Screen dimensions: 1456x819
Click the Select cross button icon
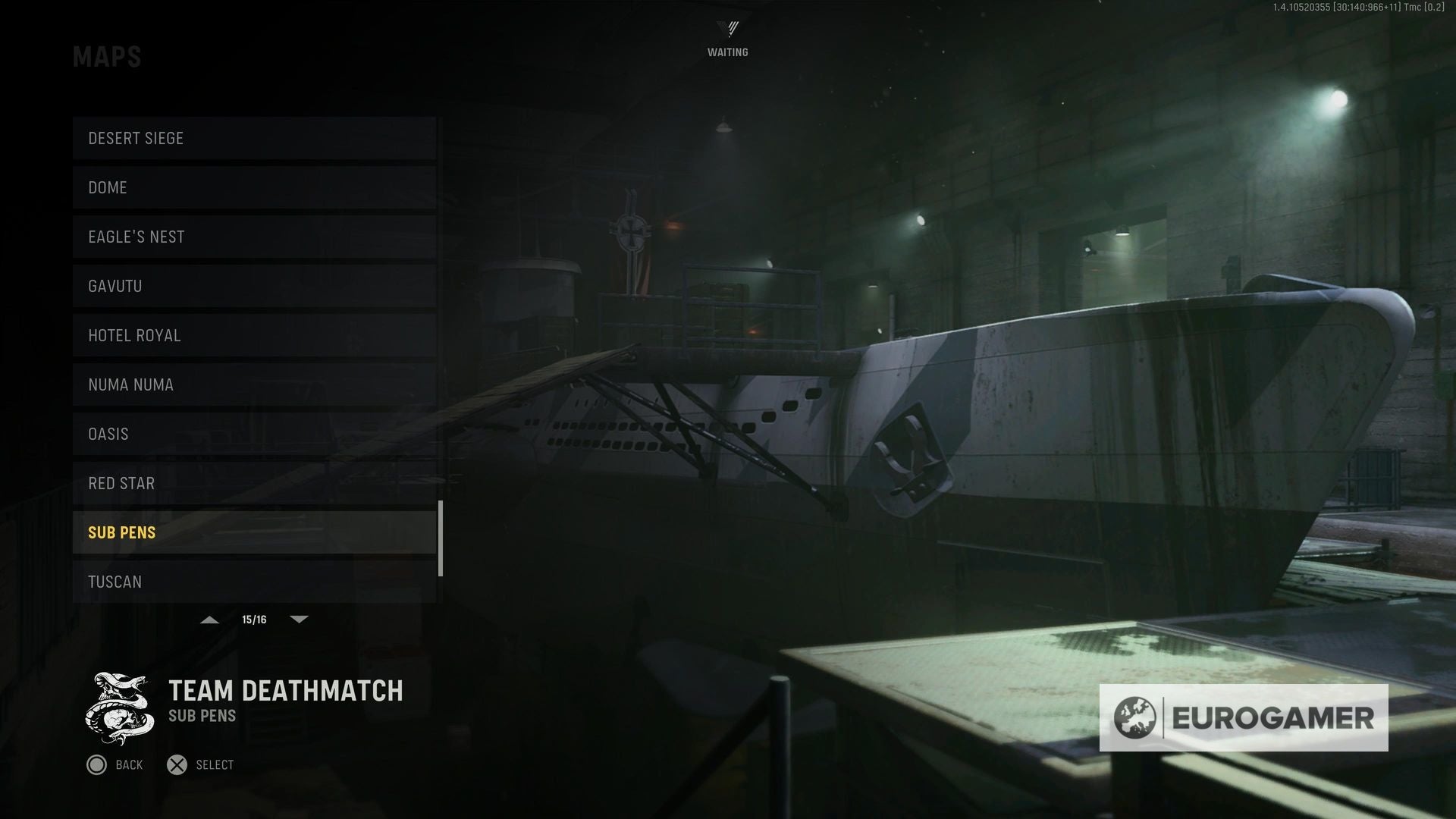(x=179, y=764)
